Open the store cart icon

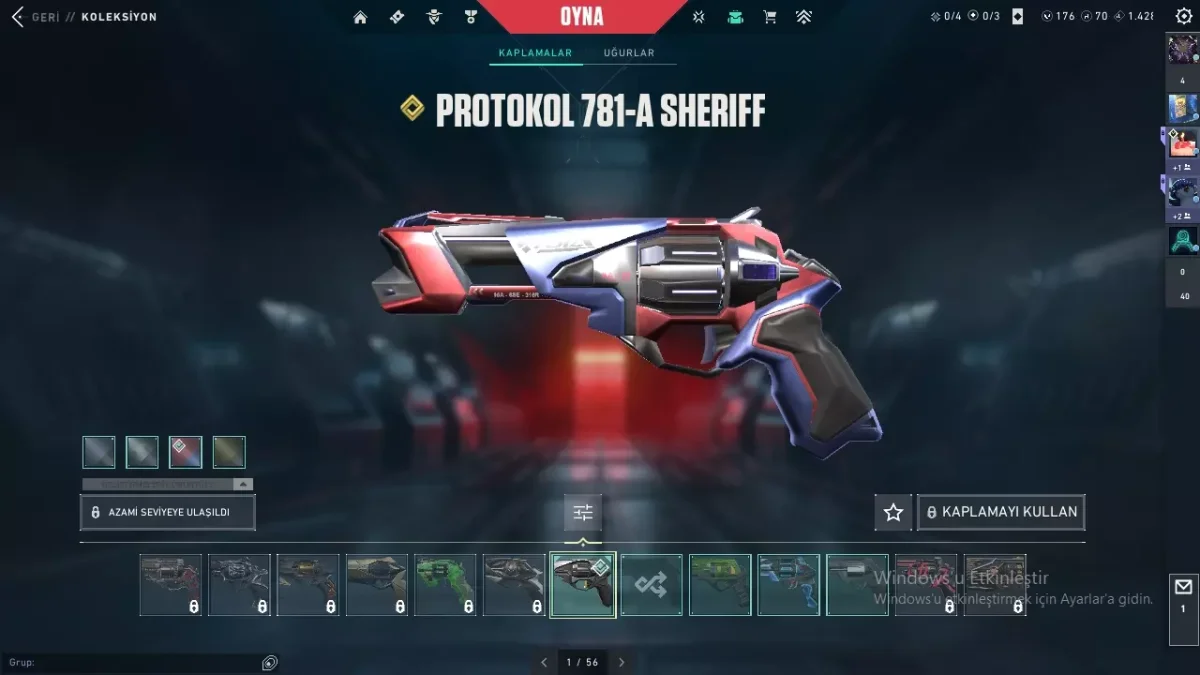click(769, 17)
